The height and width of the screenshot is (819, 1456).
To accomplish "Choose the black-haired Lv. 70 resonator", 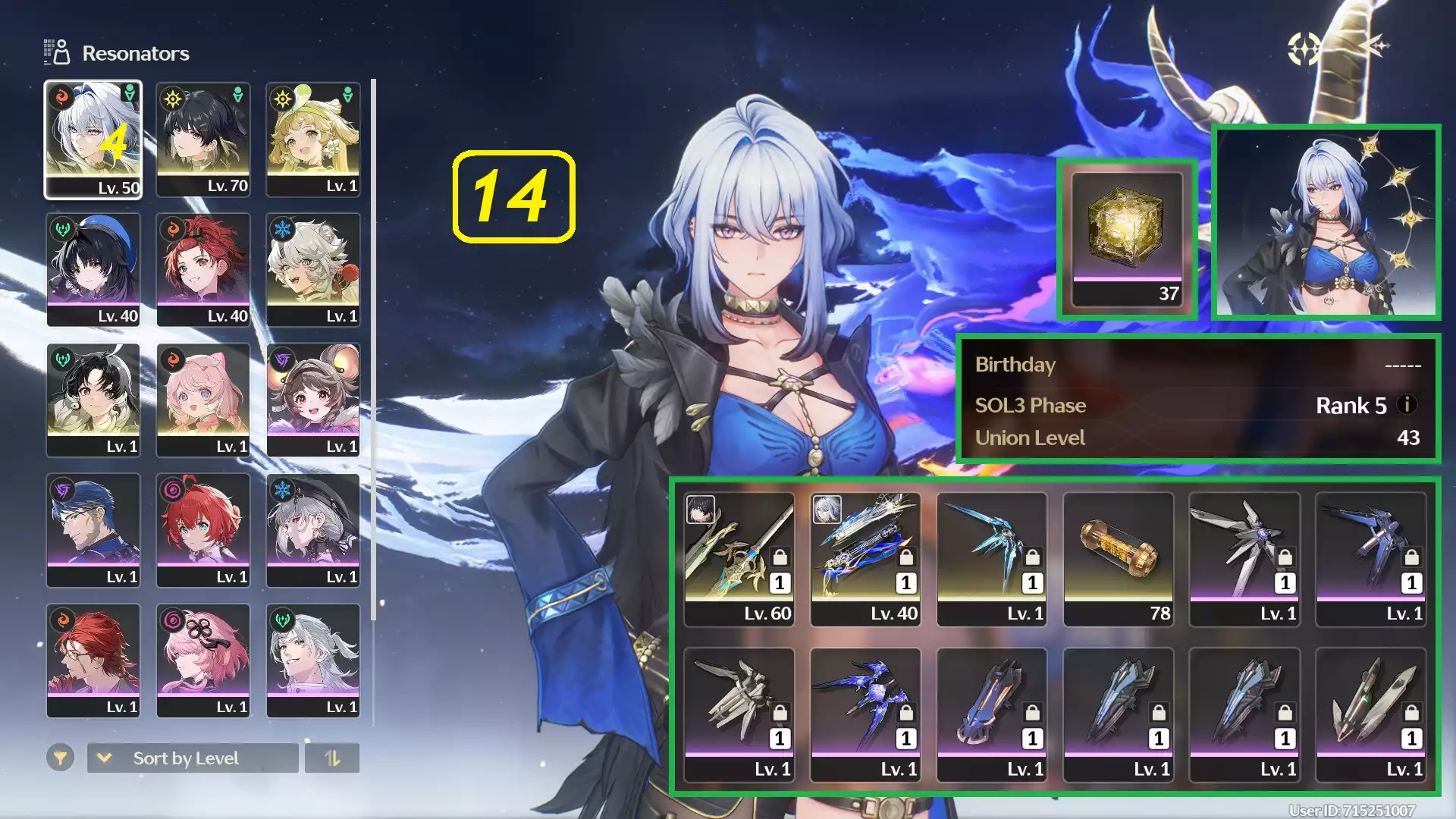I will pyautogui.click(x=203, y=140).
